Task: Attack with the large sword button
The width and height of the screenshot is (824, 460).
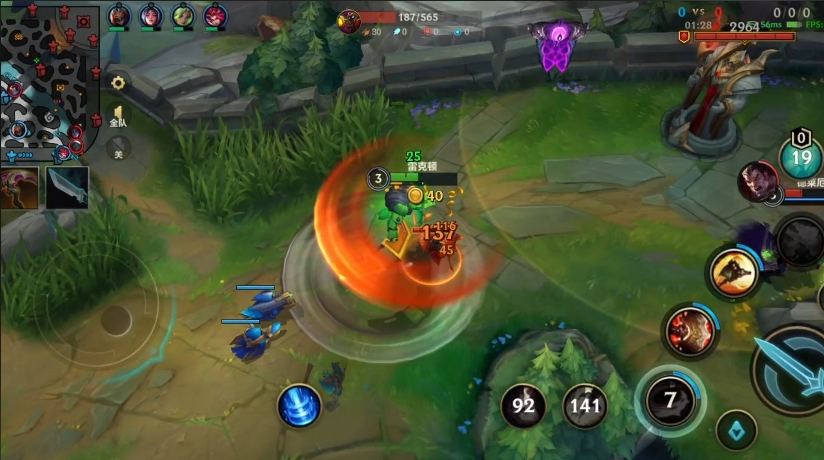Action: click(795, 372)
